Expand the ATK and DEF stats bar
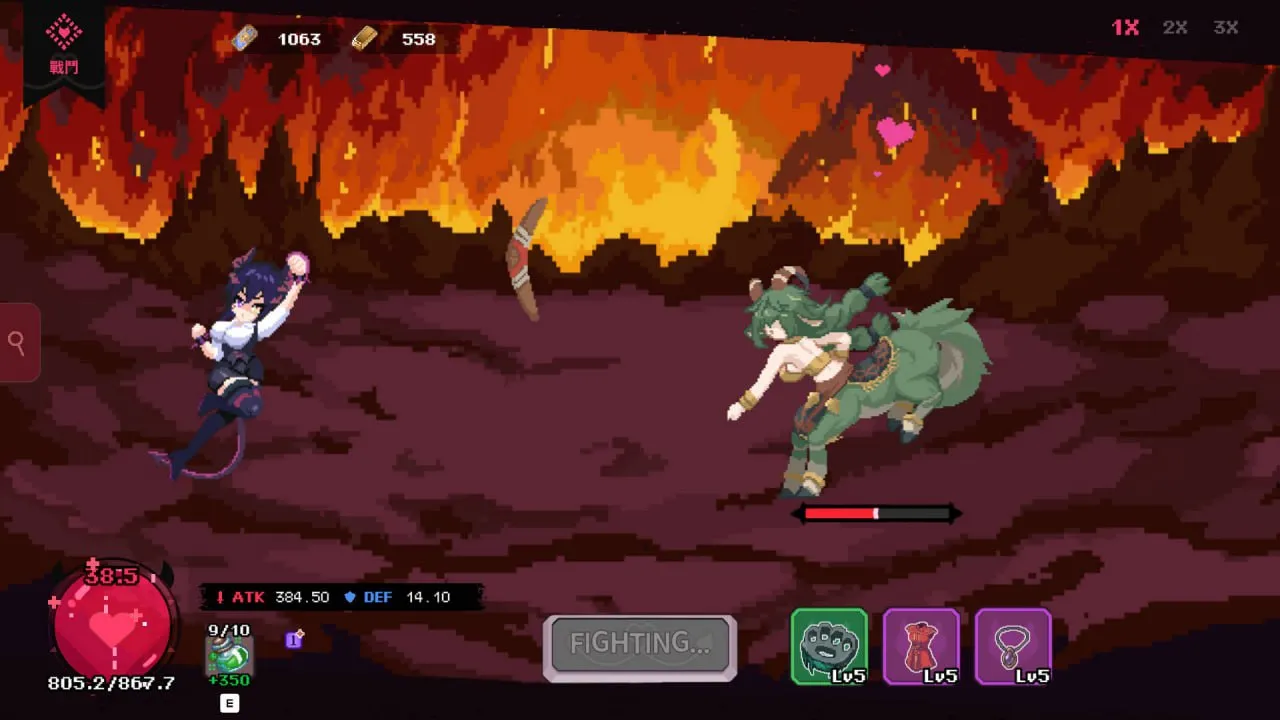1280x720 pixels. [330, 597]
